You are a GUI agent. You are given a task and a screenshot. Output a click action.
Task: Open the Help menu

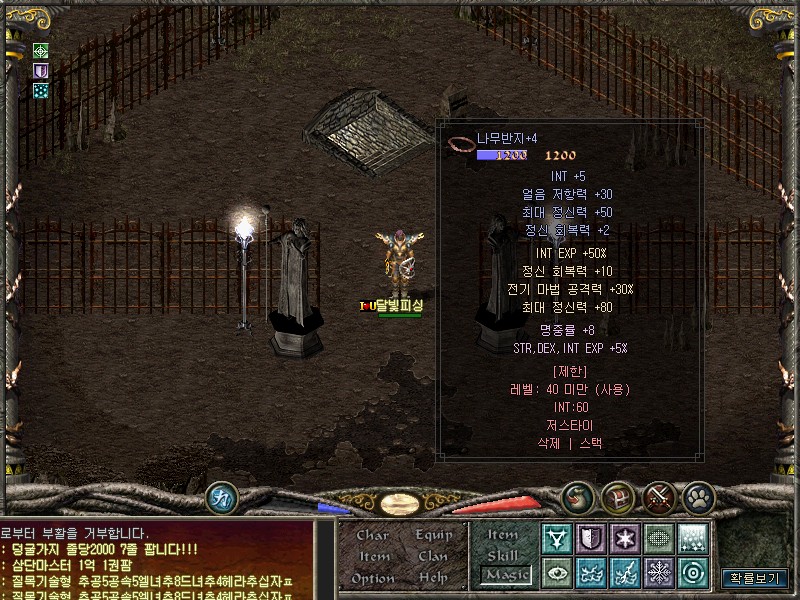[x=434, y=578]
